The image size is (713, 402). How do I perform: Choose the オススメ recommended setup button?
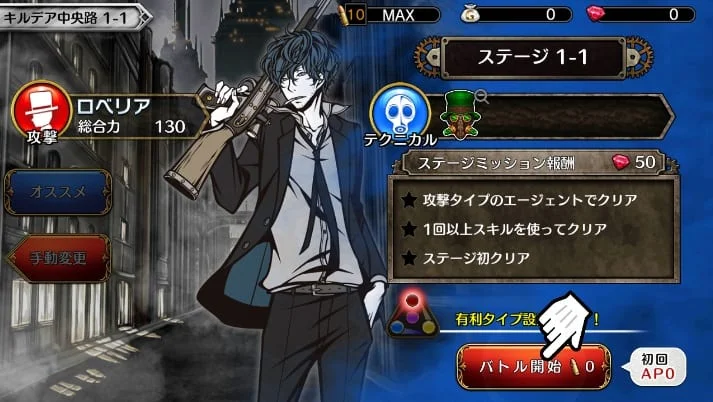[58, 189]
